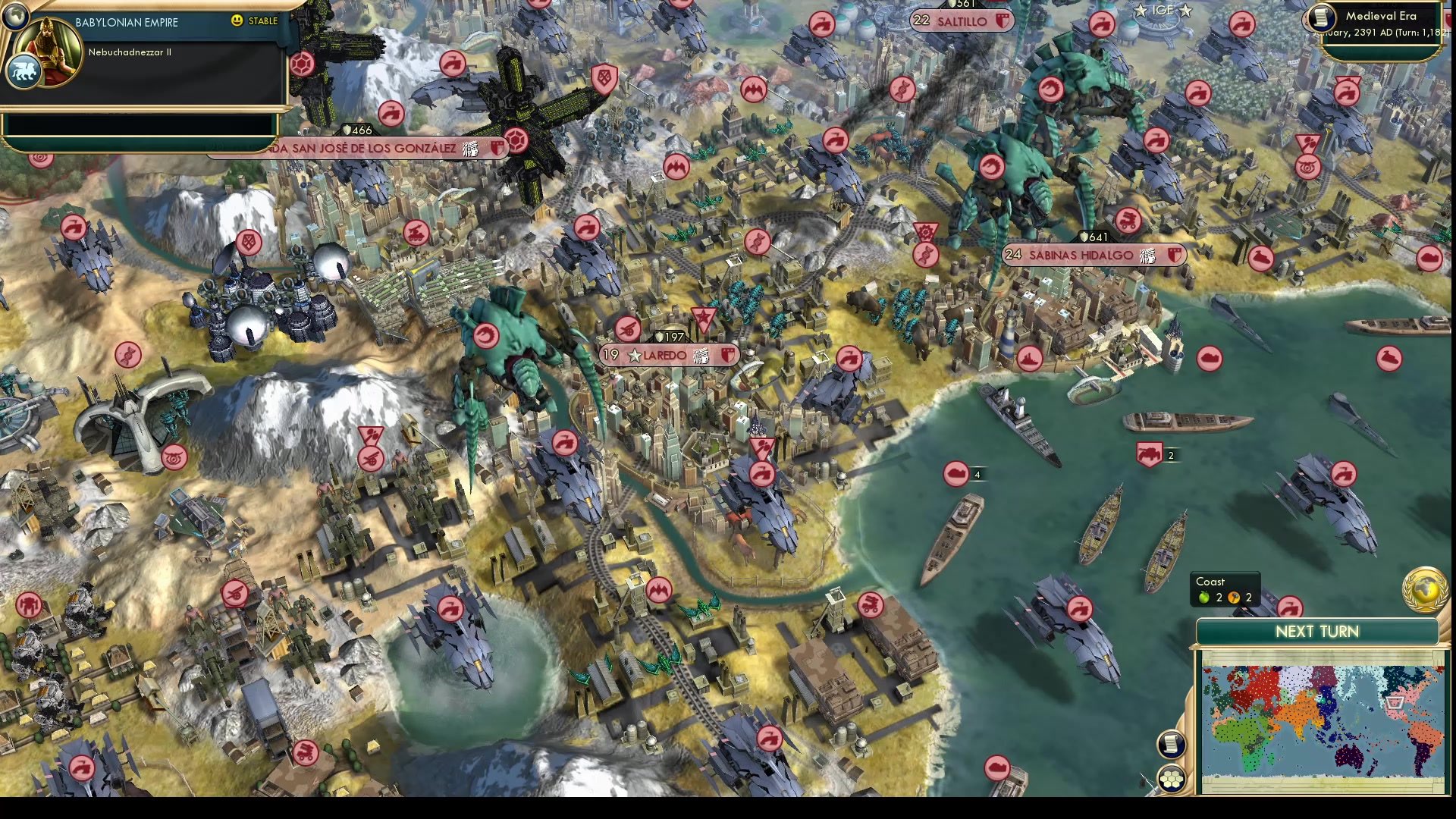Click the red shield icon on Saltillo's banner
1456x819 pixels.
1003,22
